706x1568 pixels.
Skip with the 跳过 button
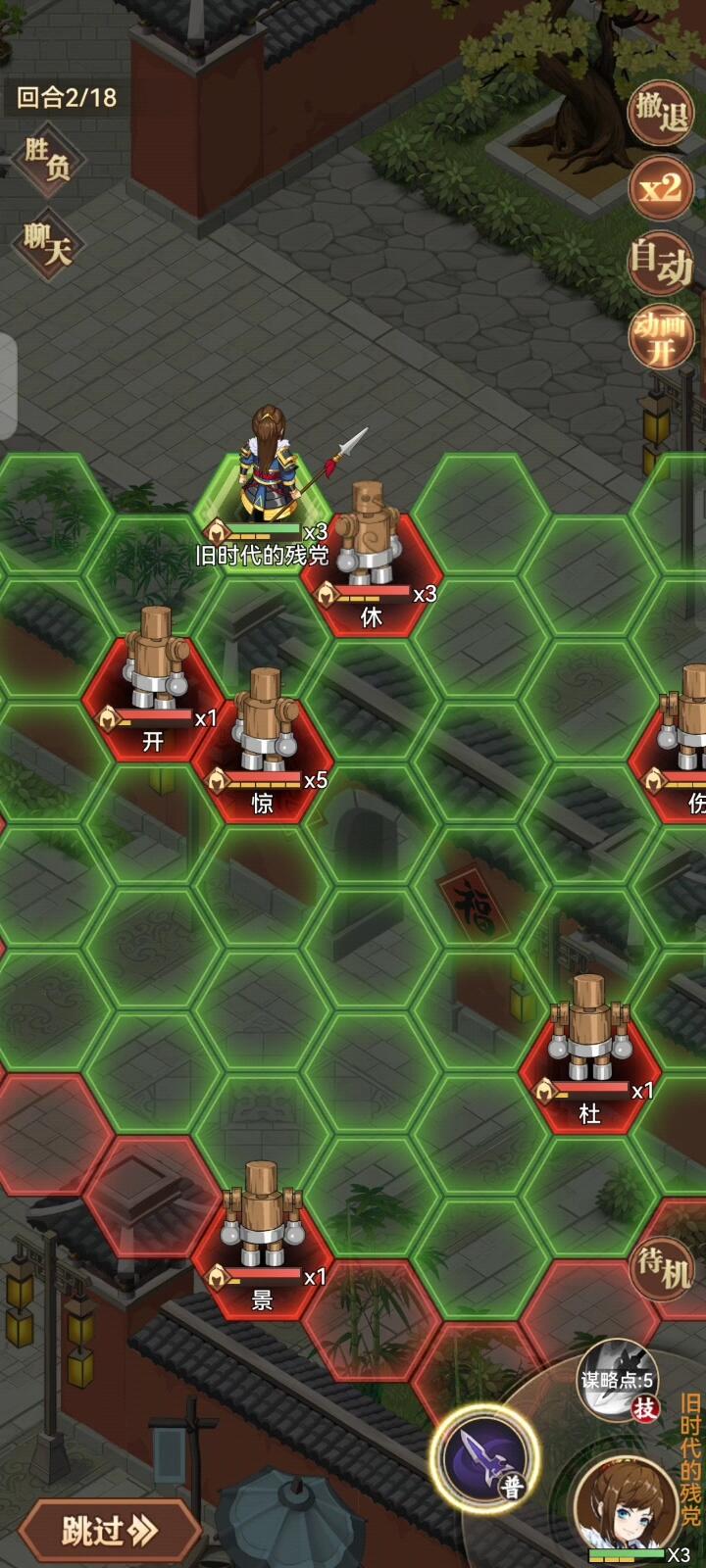click(108, 1530)
